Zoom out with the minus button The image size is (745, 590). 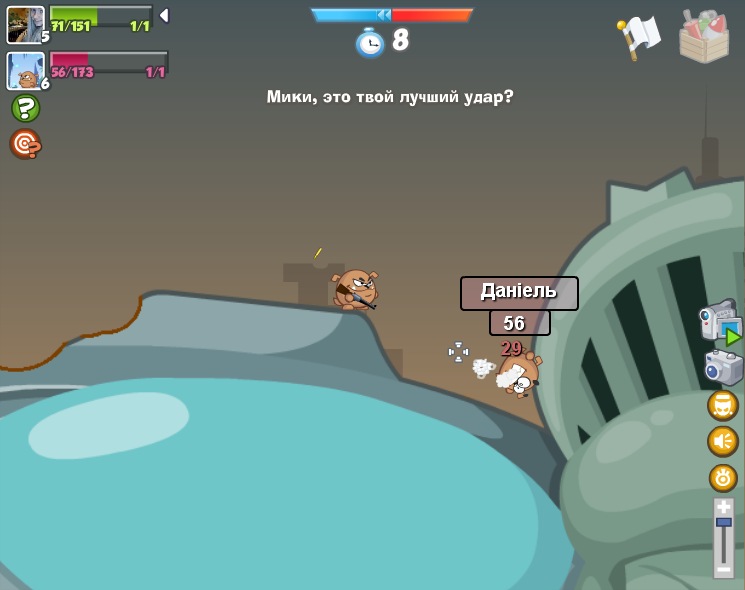(723, 569)
